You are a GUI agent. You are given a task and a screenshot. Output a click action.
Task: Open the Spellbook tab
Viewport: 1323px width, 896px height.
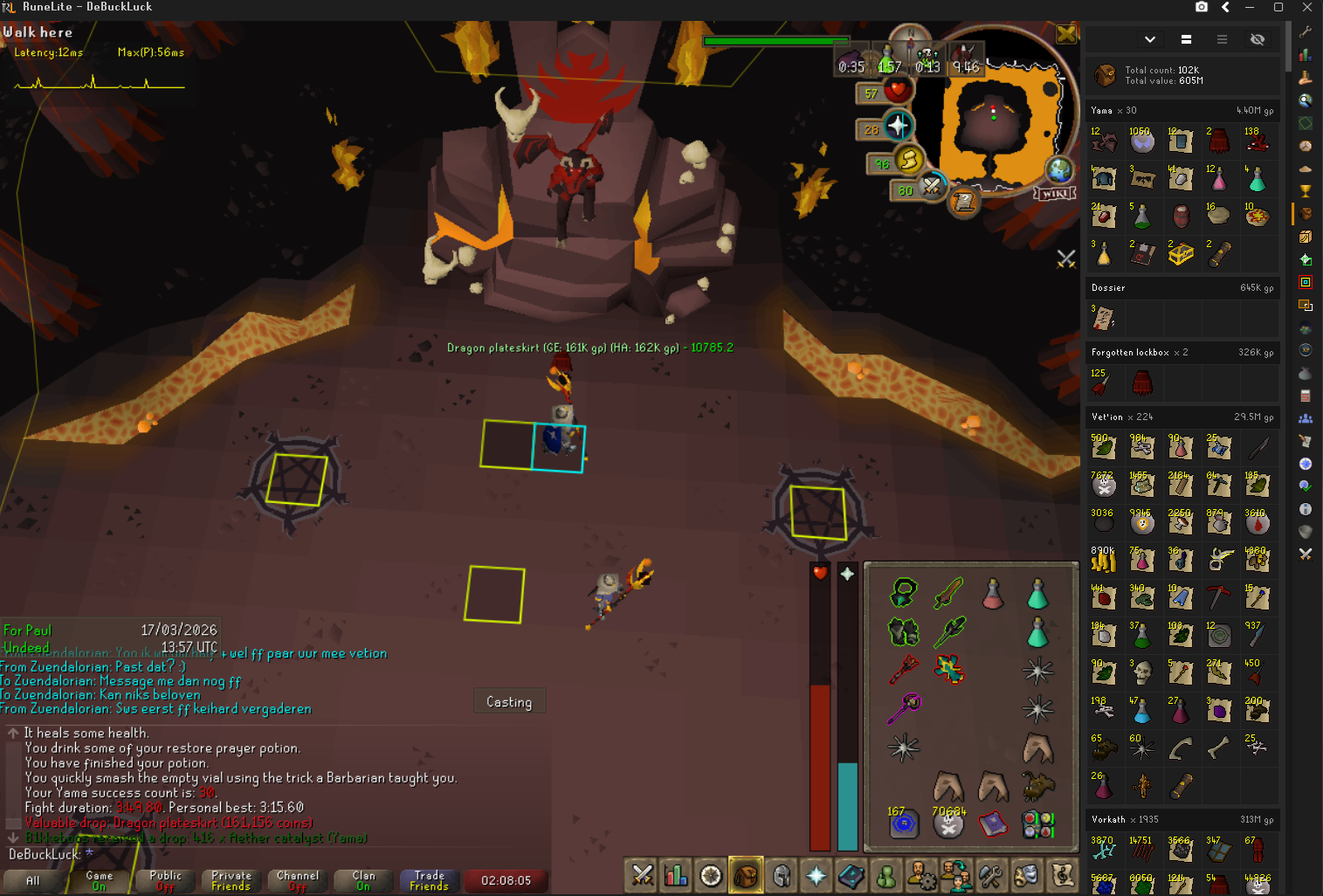point(851,875)
